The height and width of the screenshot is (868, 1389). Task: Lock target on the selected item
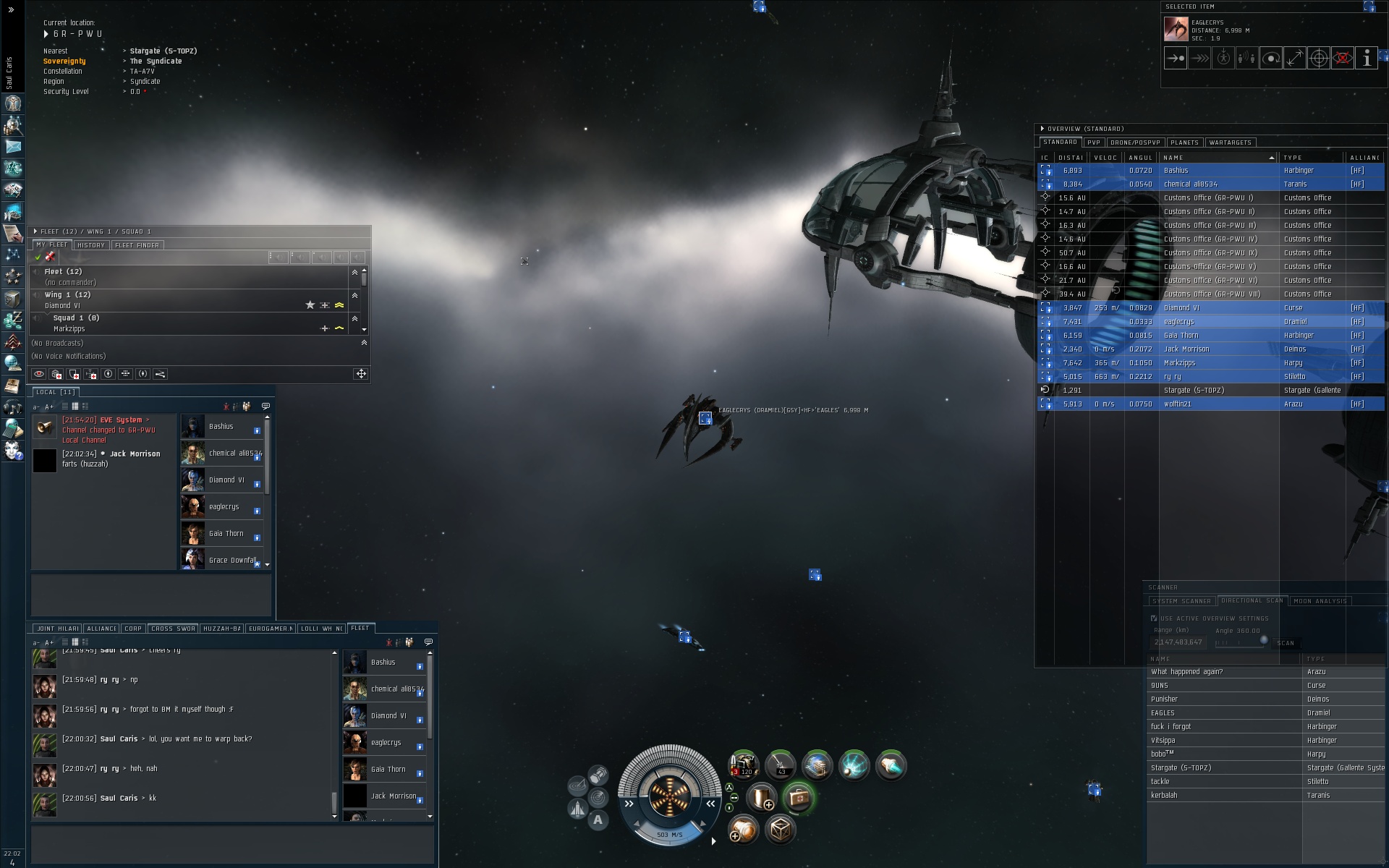coord(1318,59)
